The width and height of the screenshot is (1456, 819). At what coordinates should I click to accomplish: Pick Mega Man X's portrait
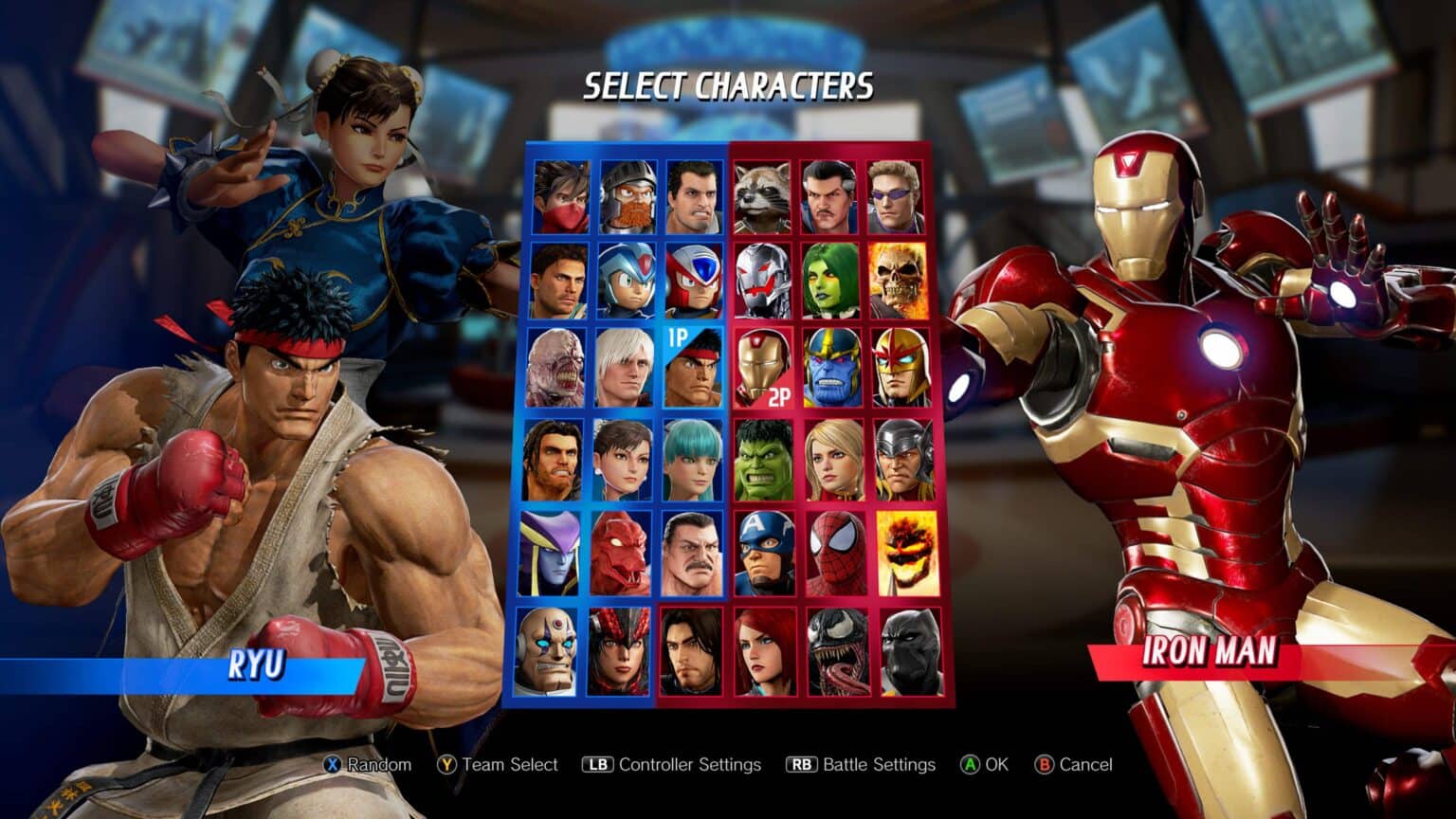tap(625, 282)
